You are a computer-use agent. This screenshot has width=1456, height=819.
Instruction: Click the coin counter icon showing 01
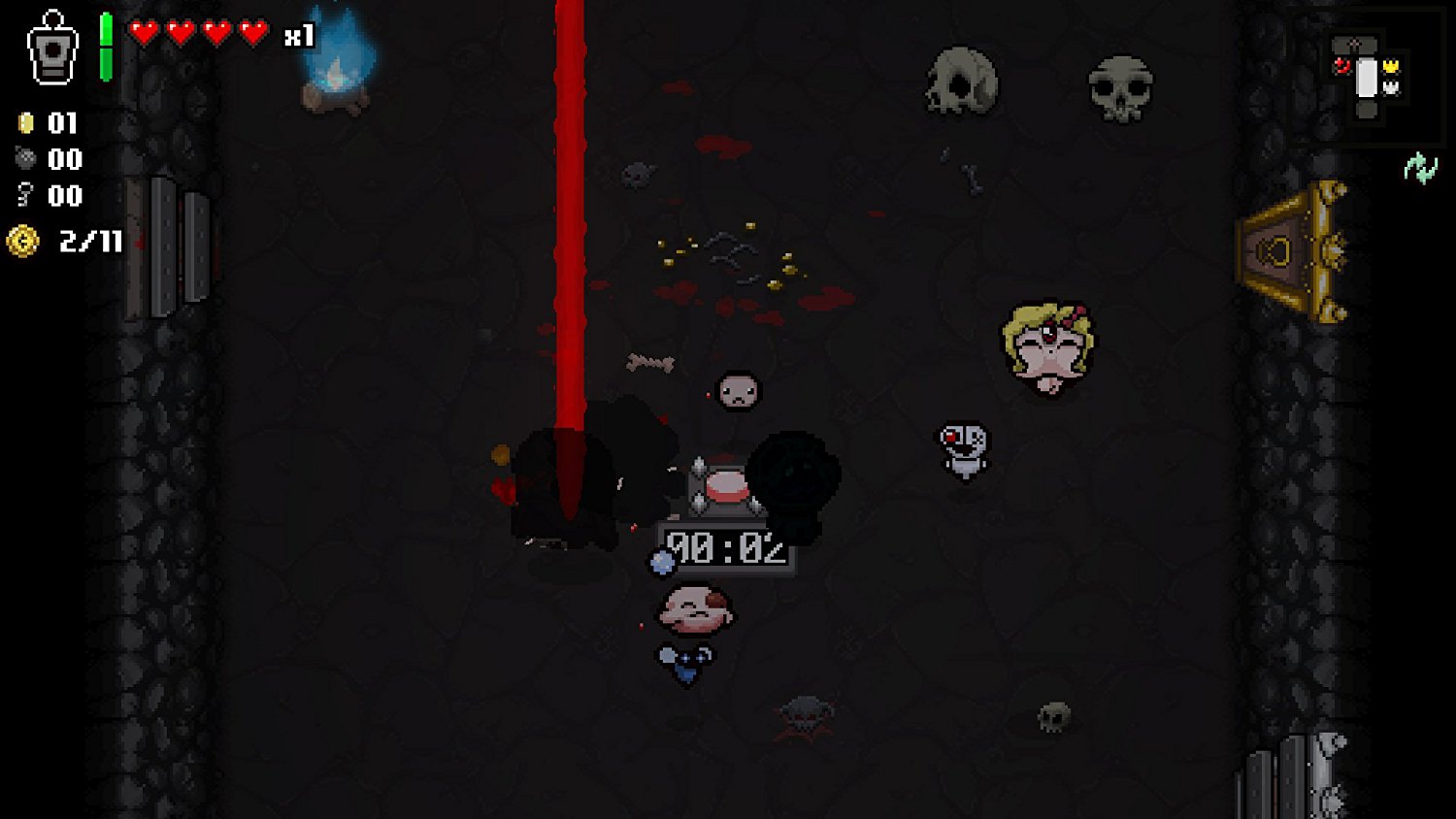pyautogui.click(x=26, y=123)
